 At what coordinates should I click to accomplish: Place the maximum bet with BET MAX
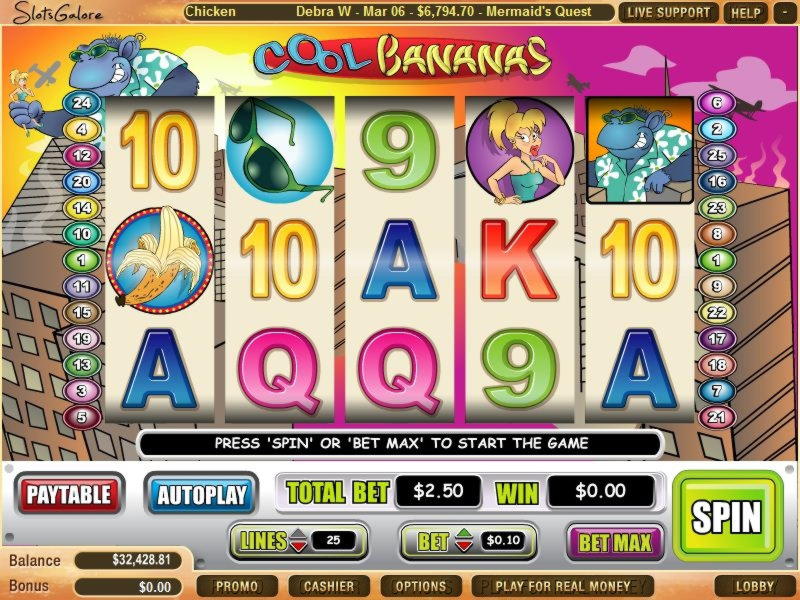tap(615, 543)
